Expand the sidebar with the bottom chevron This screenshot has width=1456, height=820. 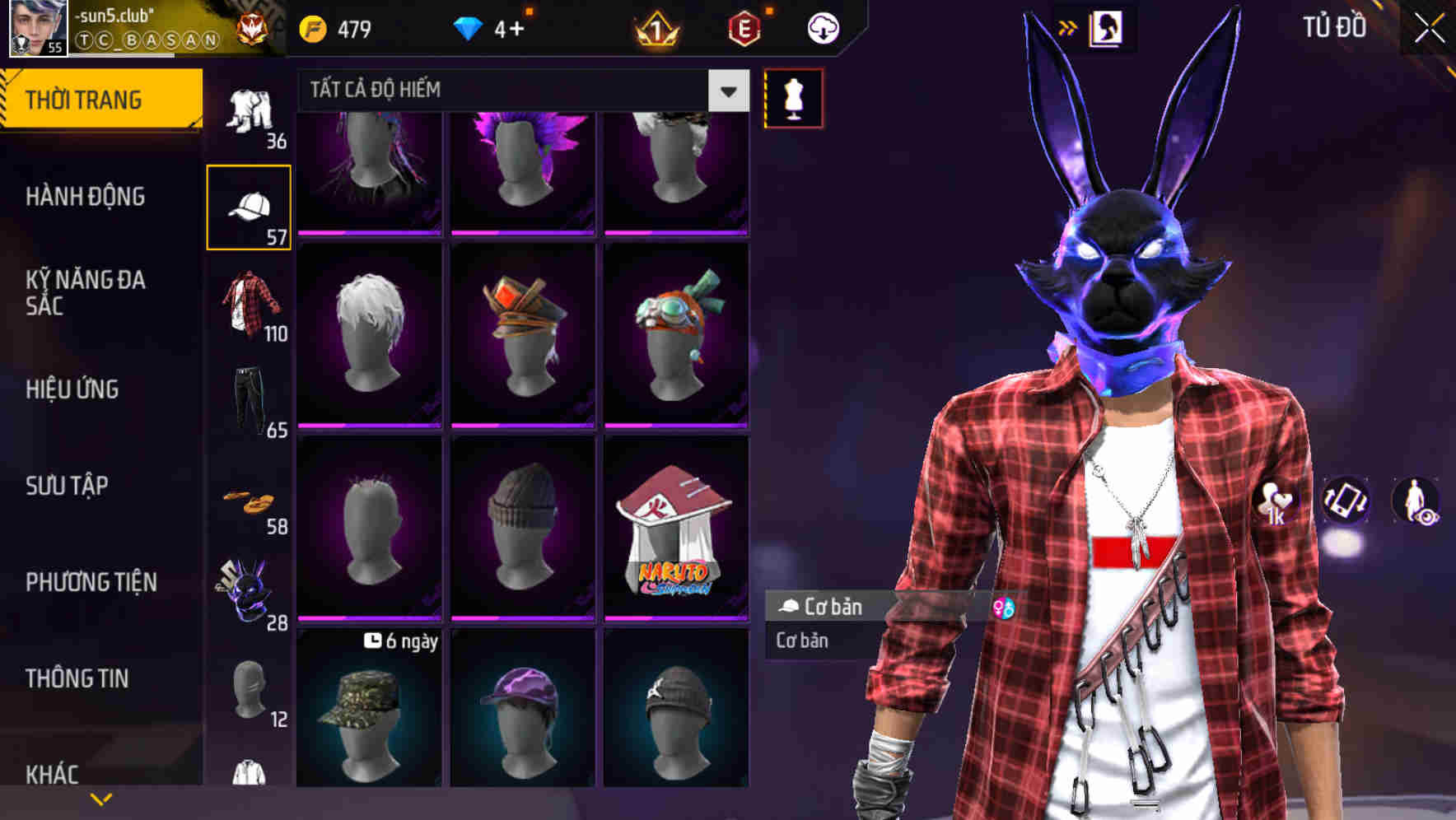(x=100, y=797)
